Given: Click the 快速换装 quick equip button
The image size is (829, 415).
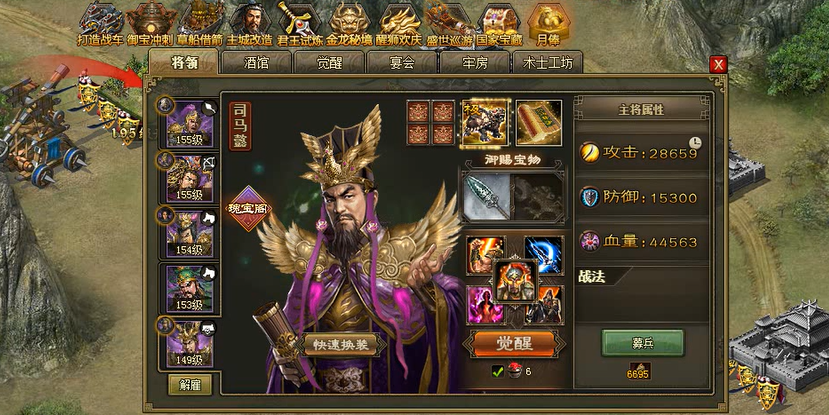Looking at the screenshot, I should [x=340, y=345].
